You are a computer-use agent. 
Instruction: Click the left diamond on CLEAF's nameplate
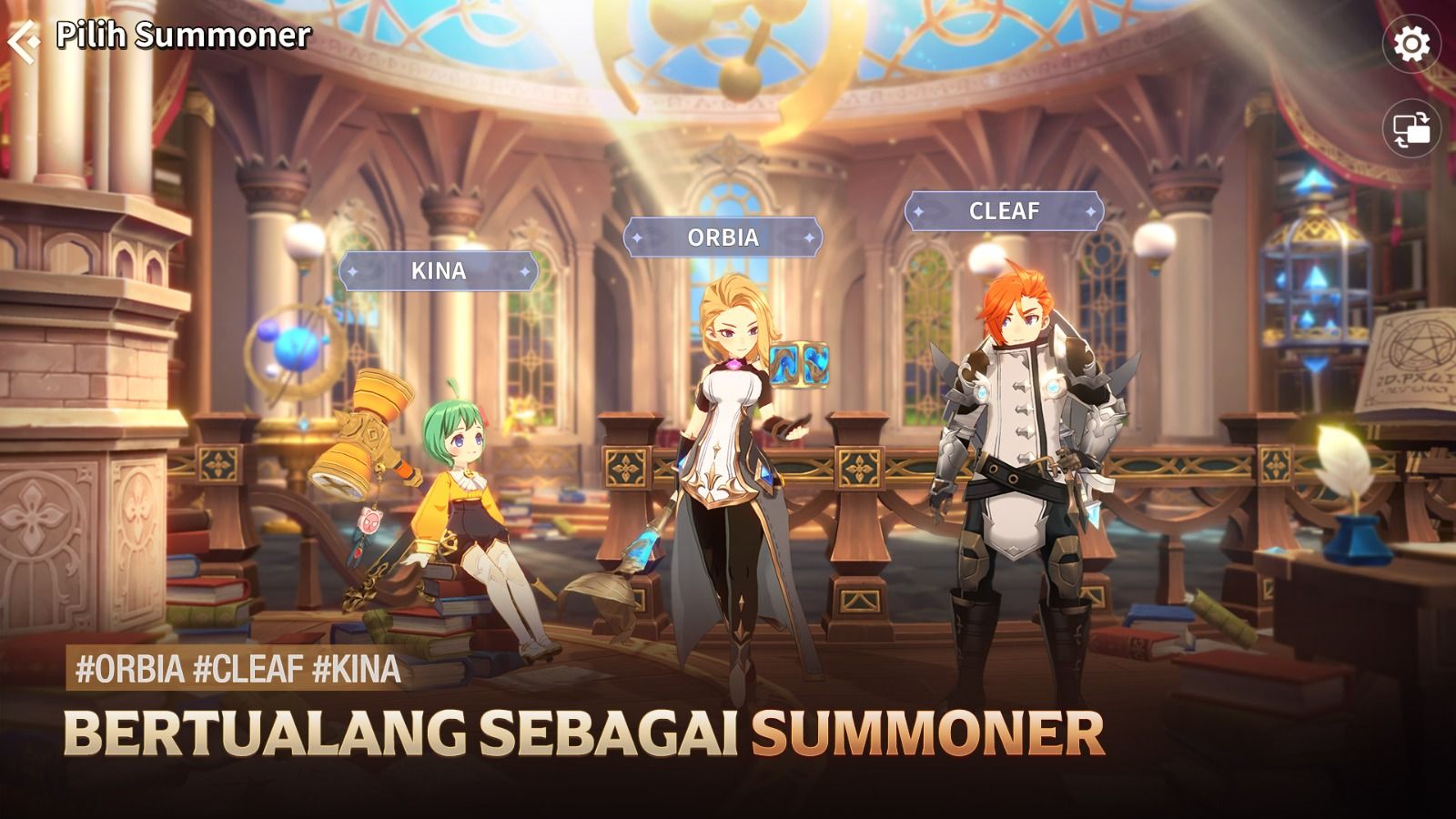click(918, 211)
